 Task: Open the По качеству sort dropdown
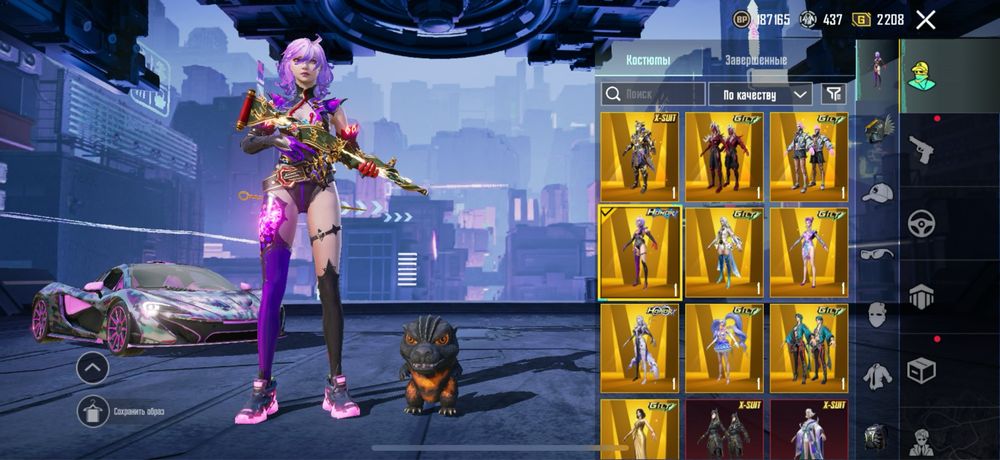(x=760, y=94)
